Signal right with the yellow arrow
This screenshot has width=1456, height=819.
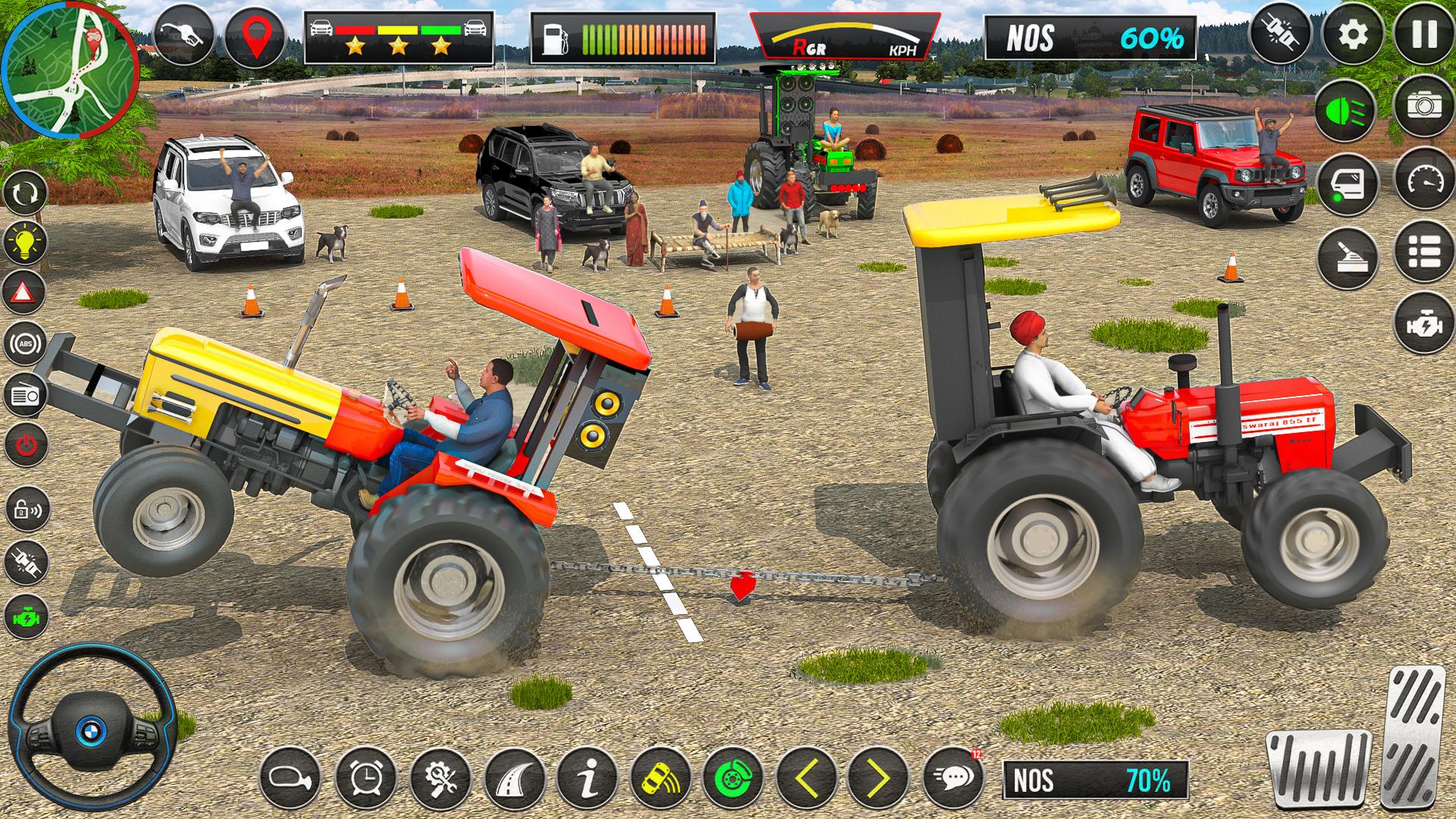coord(878,777)
